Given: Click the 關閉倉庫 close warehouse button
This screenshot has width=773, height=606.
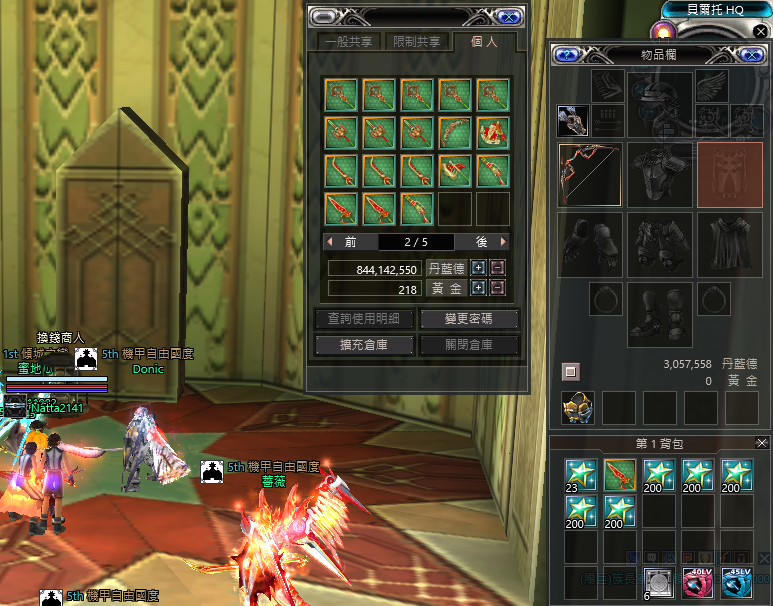Looking at the screenshot, I should [469, 345].
